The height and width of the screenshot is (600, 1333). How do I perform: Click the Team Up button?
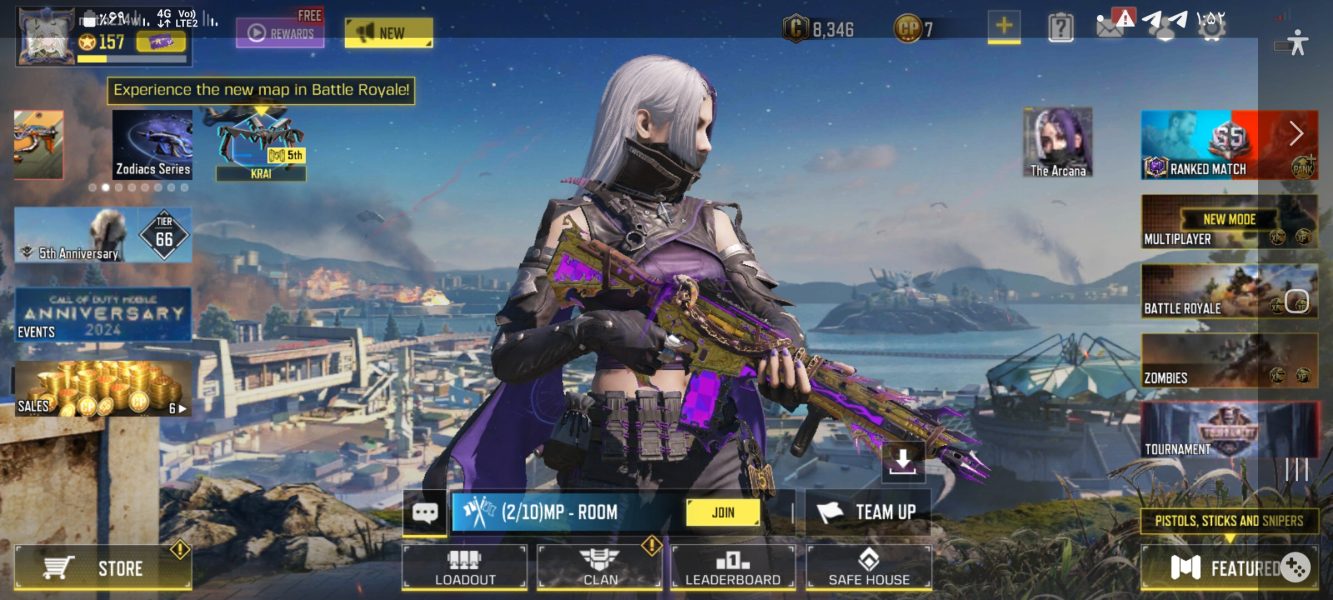[x=868, y=512]
